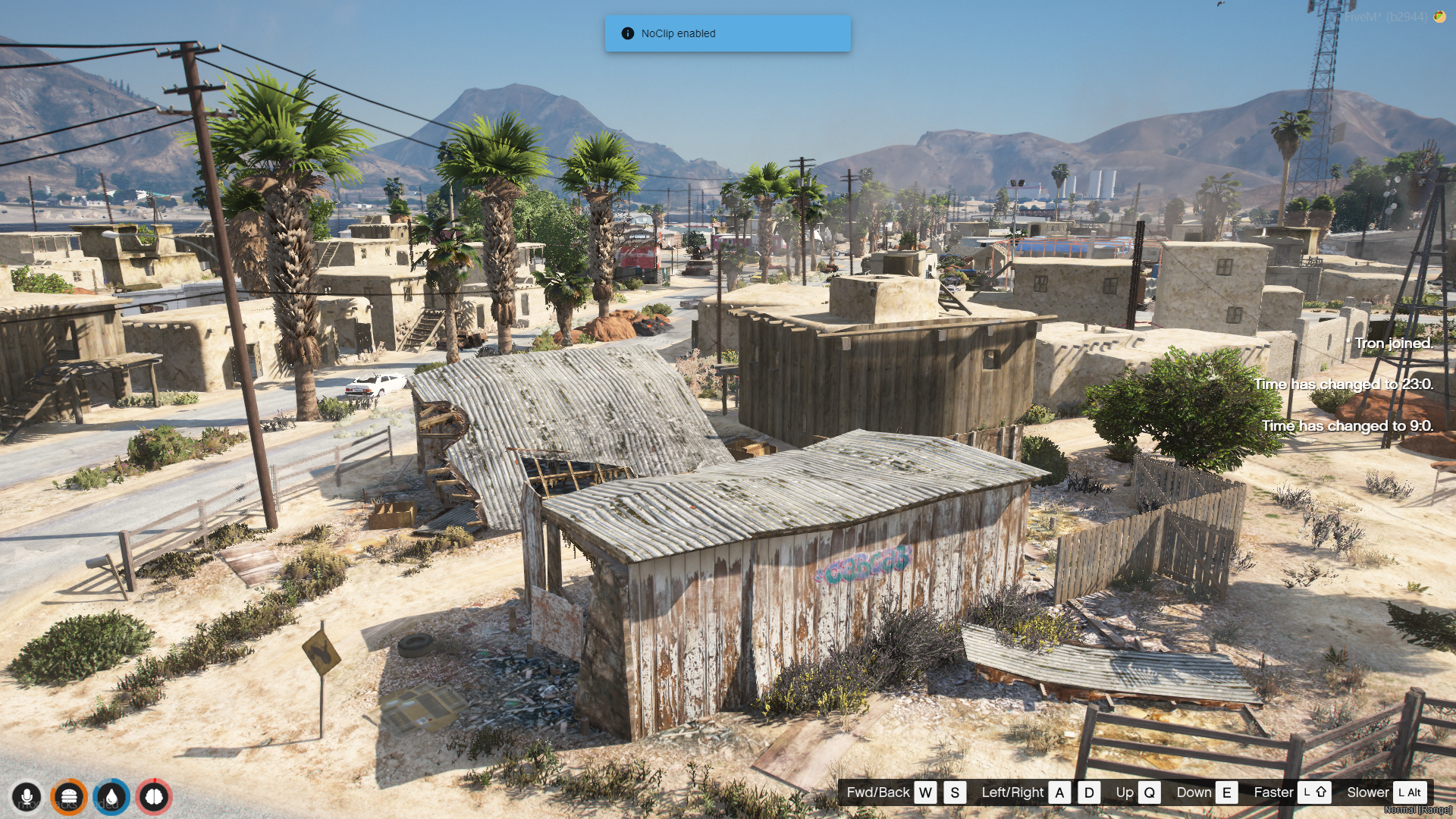The width and height of the screenshot is (1456, 819).
Task: Select the burger hunger status icon
Action: click(x=69, y=797)
